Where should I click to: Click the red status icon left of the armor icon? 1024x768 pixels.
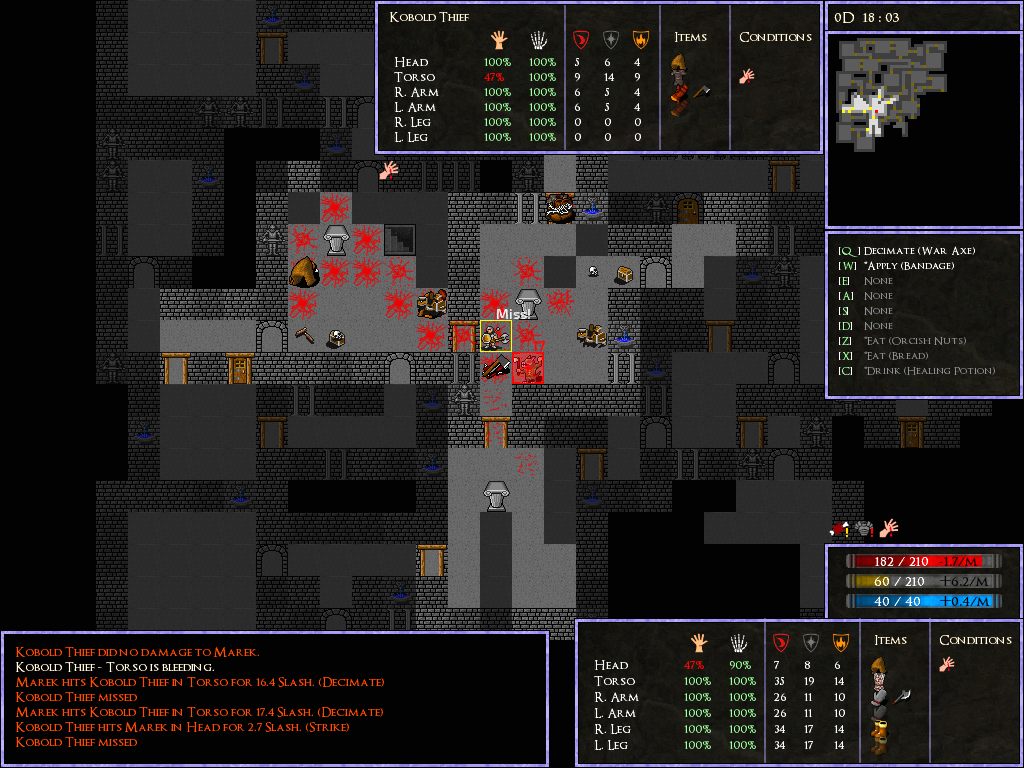[841, 529]
